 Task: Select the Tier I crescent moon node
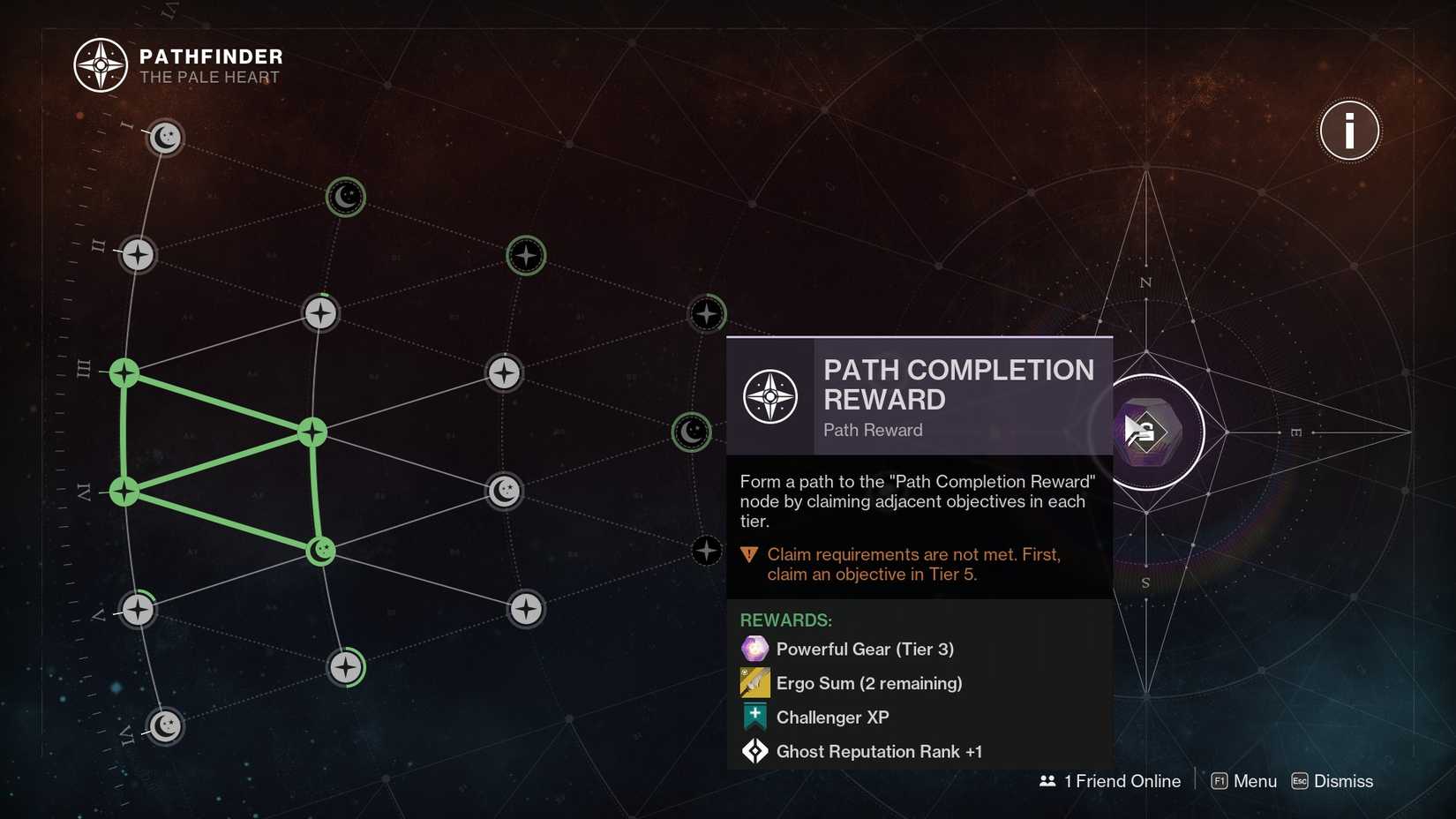165,138
